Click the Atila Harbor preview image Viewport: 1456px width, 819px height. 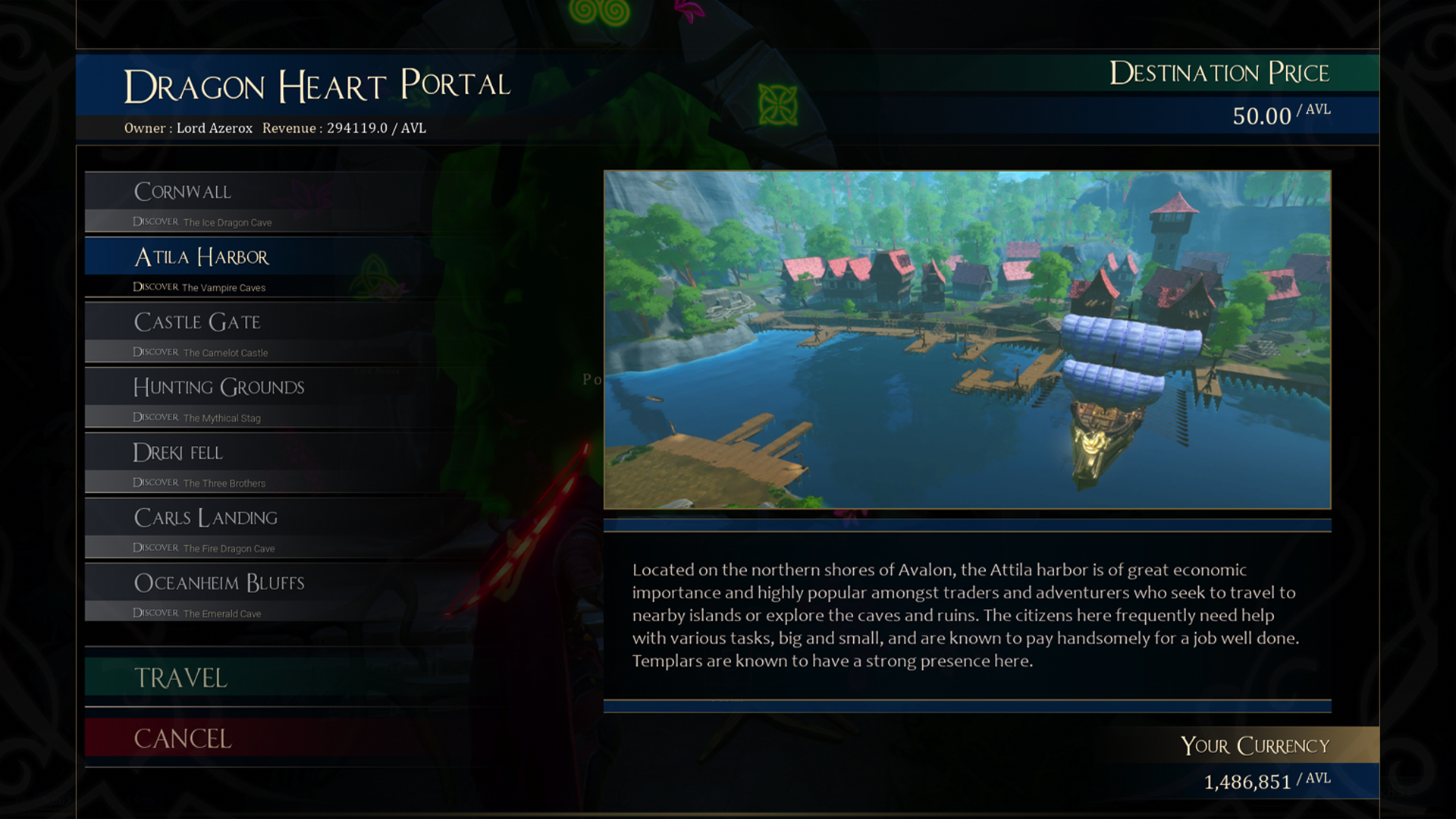(967, 339)
